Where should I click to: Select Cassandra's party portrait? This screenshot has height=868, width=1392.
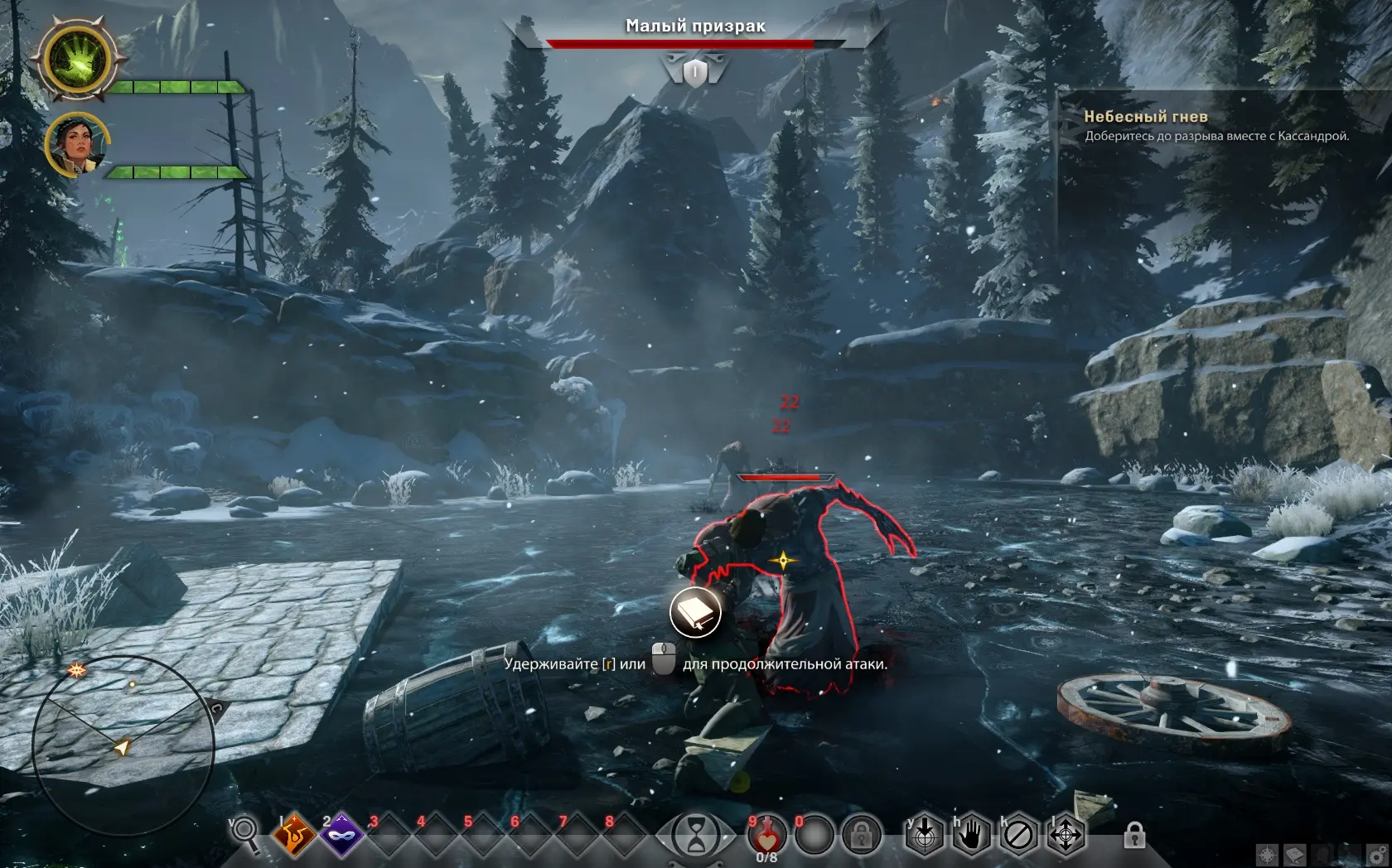(x=77, y=144)
